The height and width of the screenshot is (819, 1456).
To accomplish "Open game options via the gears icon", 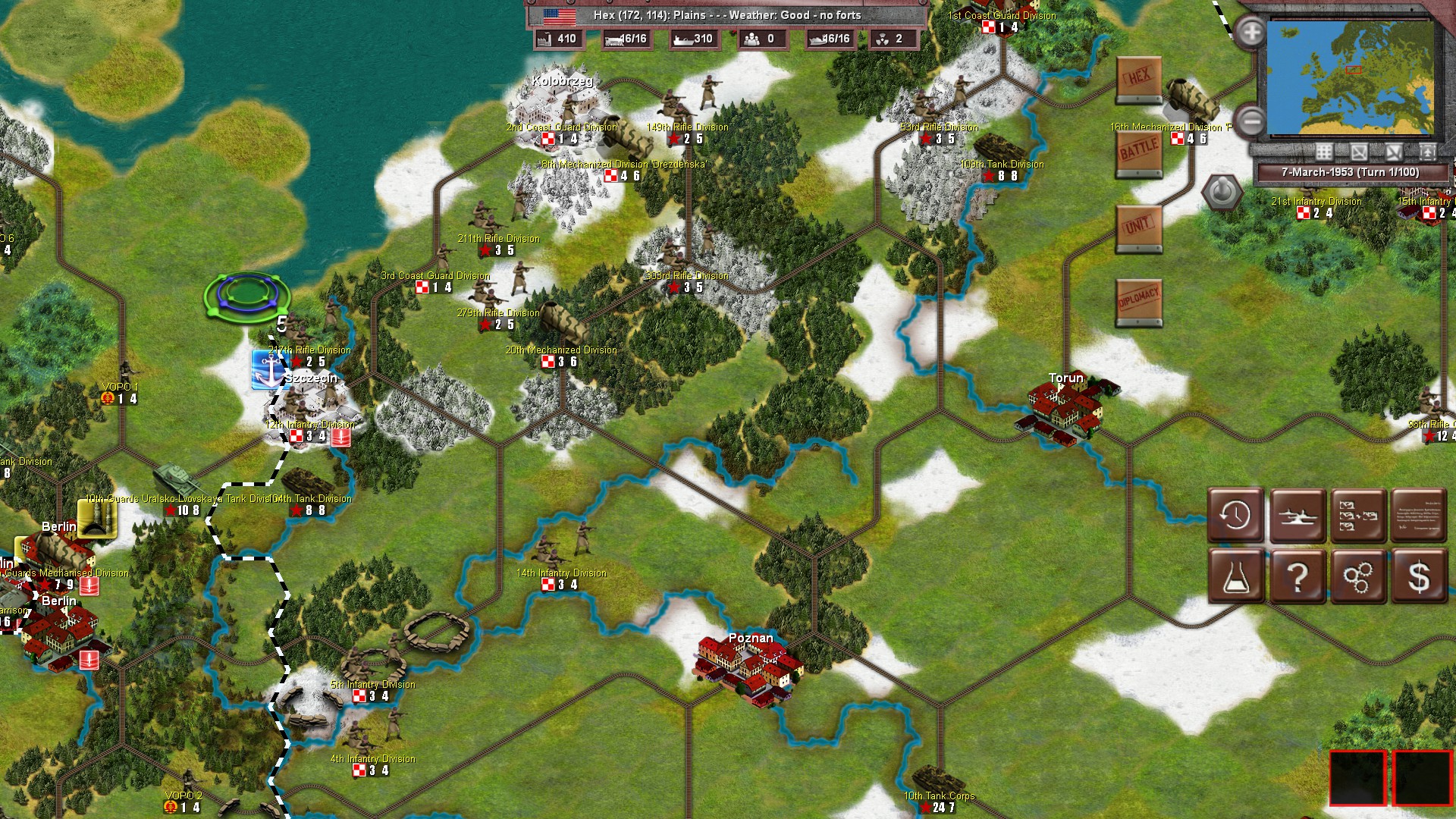I will (1357, 578).
